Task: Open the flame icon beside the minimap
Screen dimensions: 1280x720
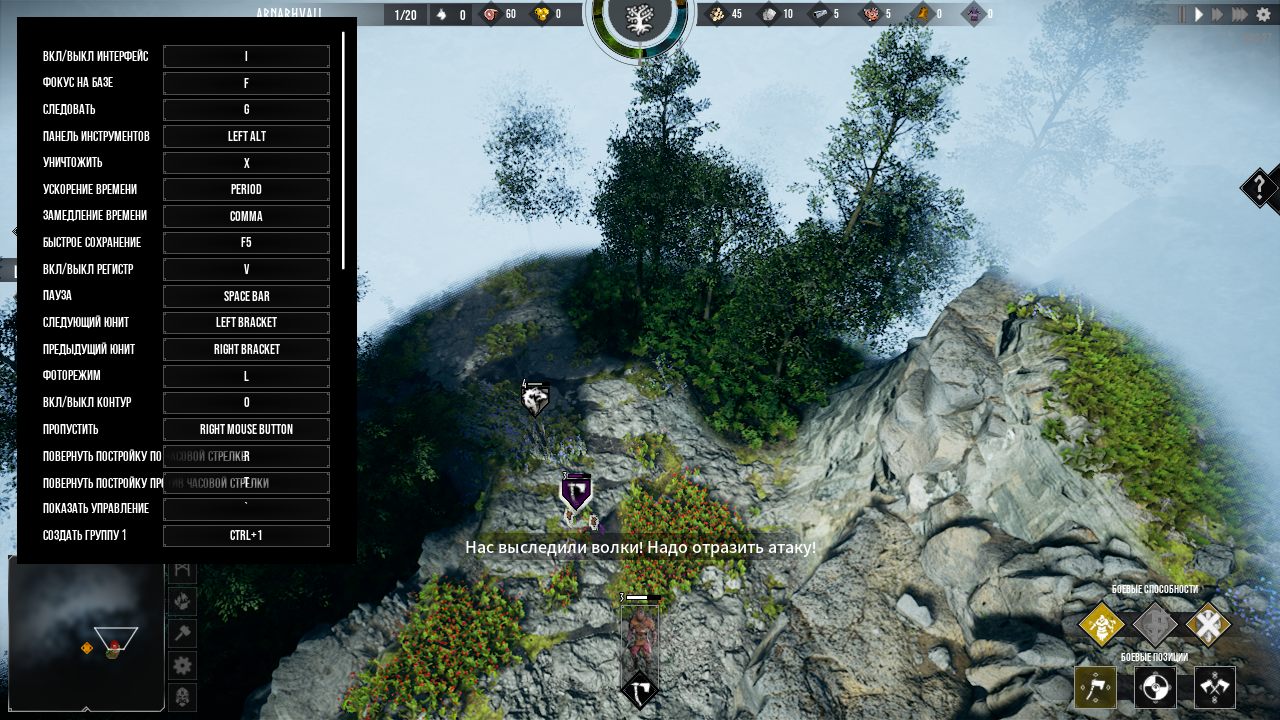Action: 182,601
